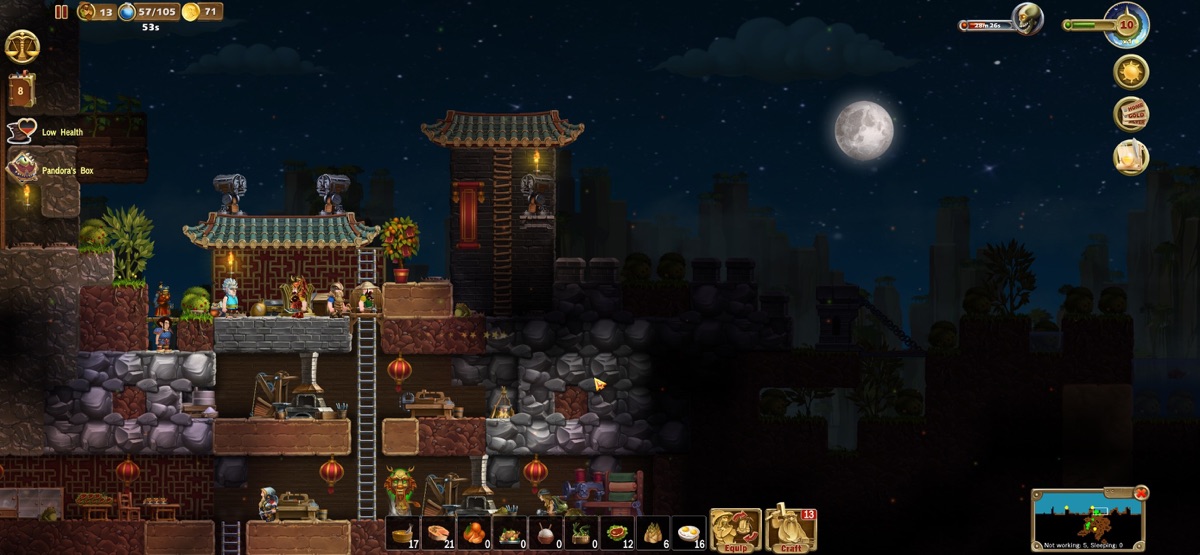
Task: Select the rice bowl with chopsticks
Action: coord(547,533)
